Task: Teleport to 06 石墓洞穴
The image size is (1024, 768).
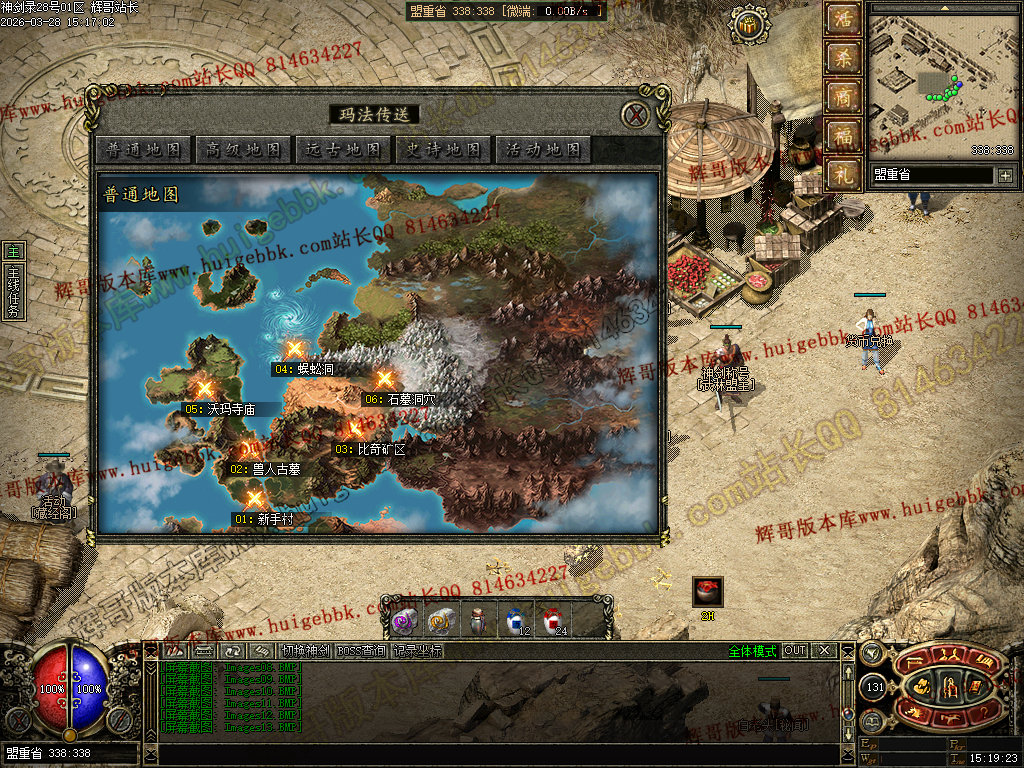Action: click(x=384, y=379)
